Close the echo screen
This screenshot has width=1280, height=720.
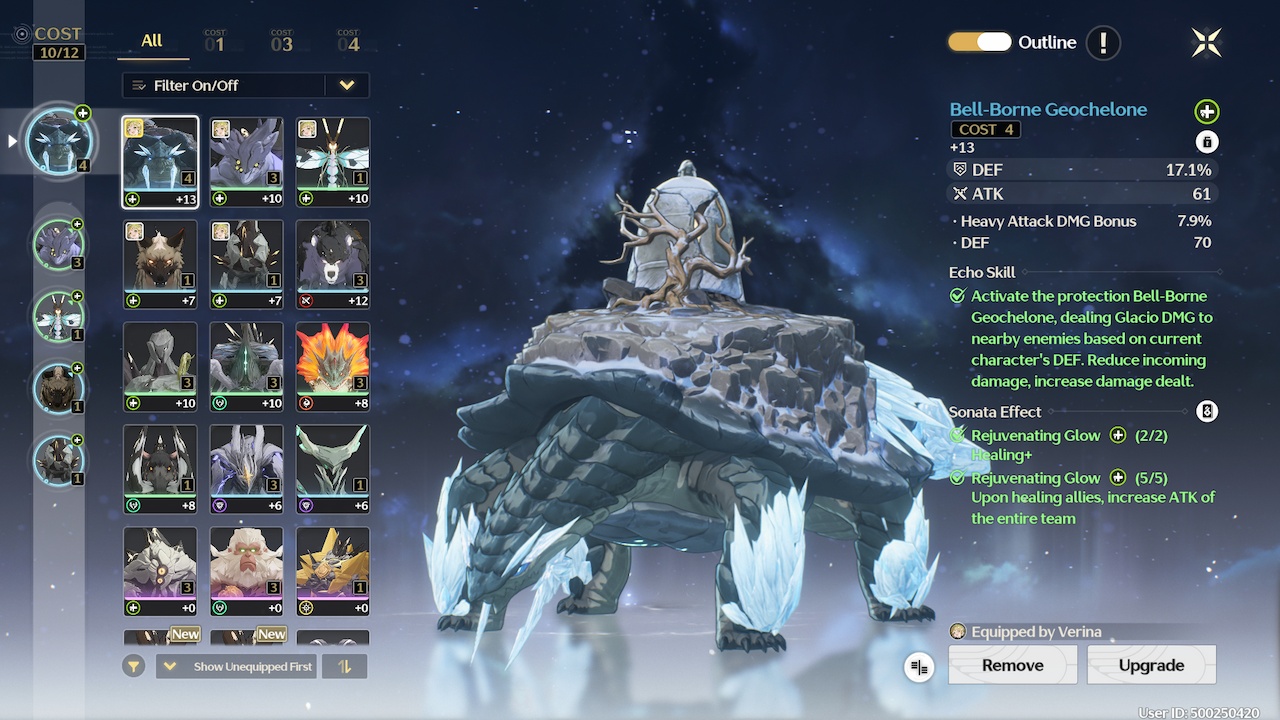(x=1207, y=42)
